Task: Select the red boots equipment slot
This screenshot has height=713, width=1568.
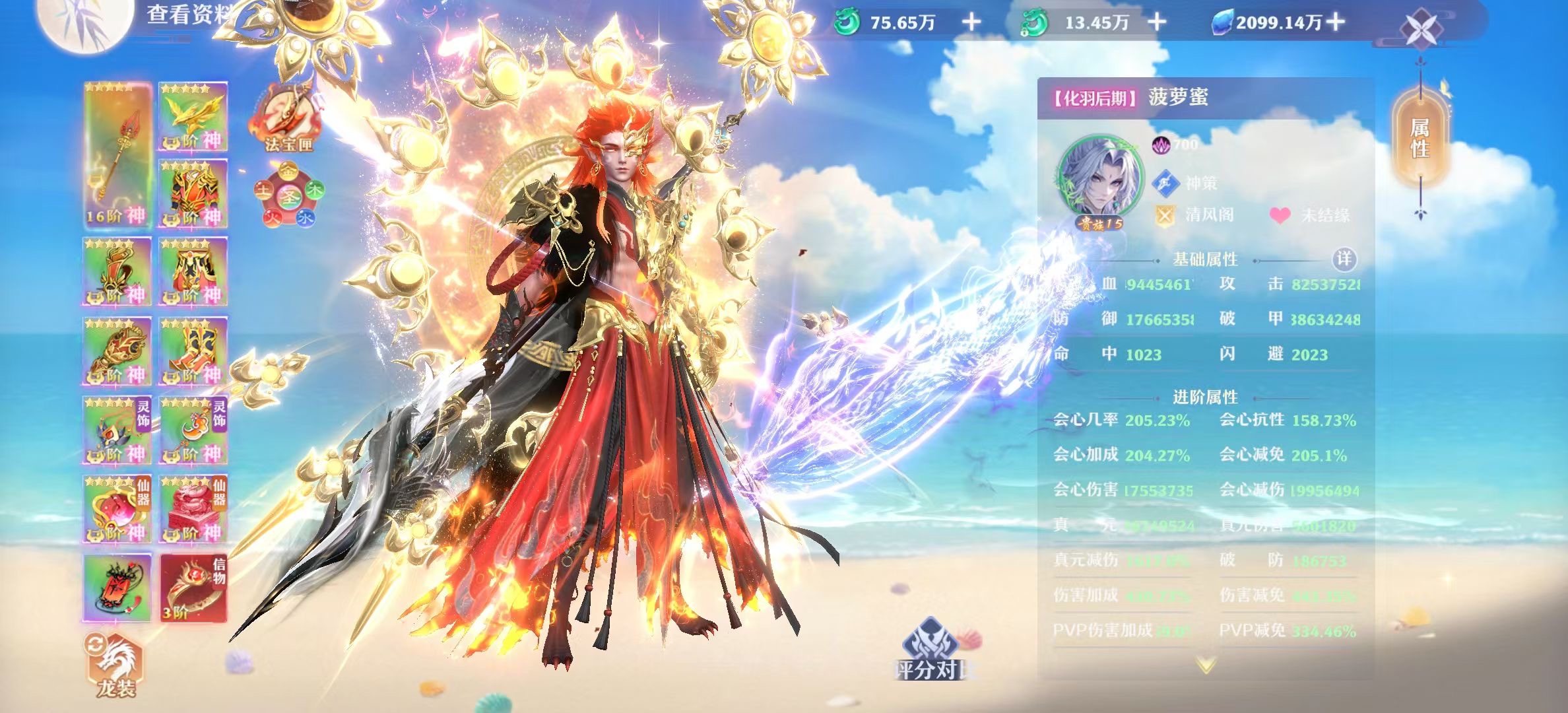Action: coord(193,351)
